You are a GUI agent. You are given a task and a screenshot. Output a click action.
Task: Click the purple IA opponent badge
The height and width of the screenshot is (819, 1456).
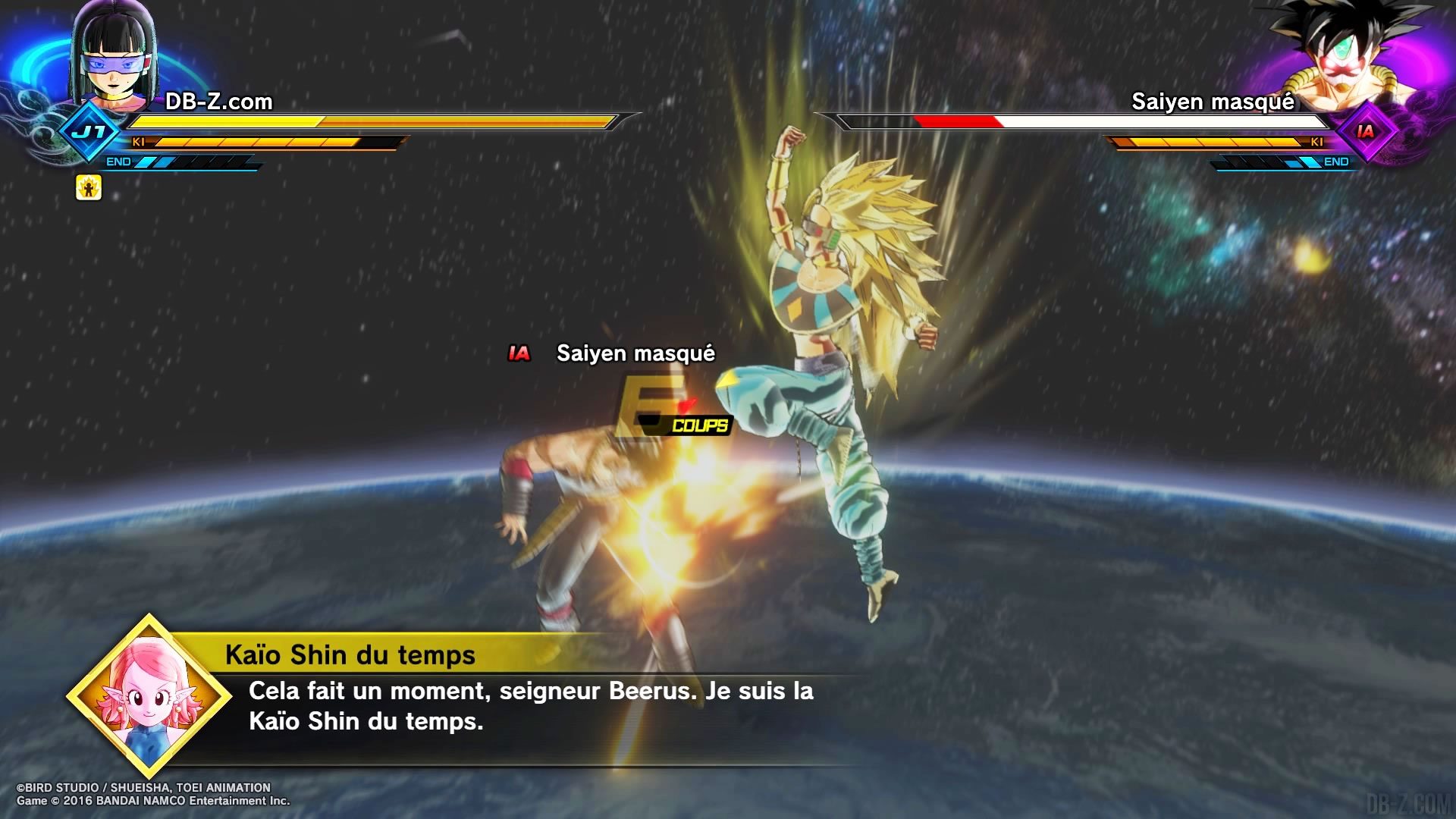tap(1365, 132)
